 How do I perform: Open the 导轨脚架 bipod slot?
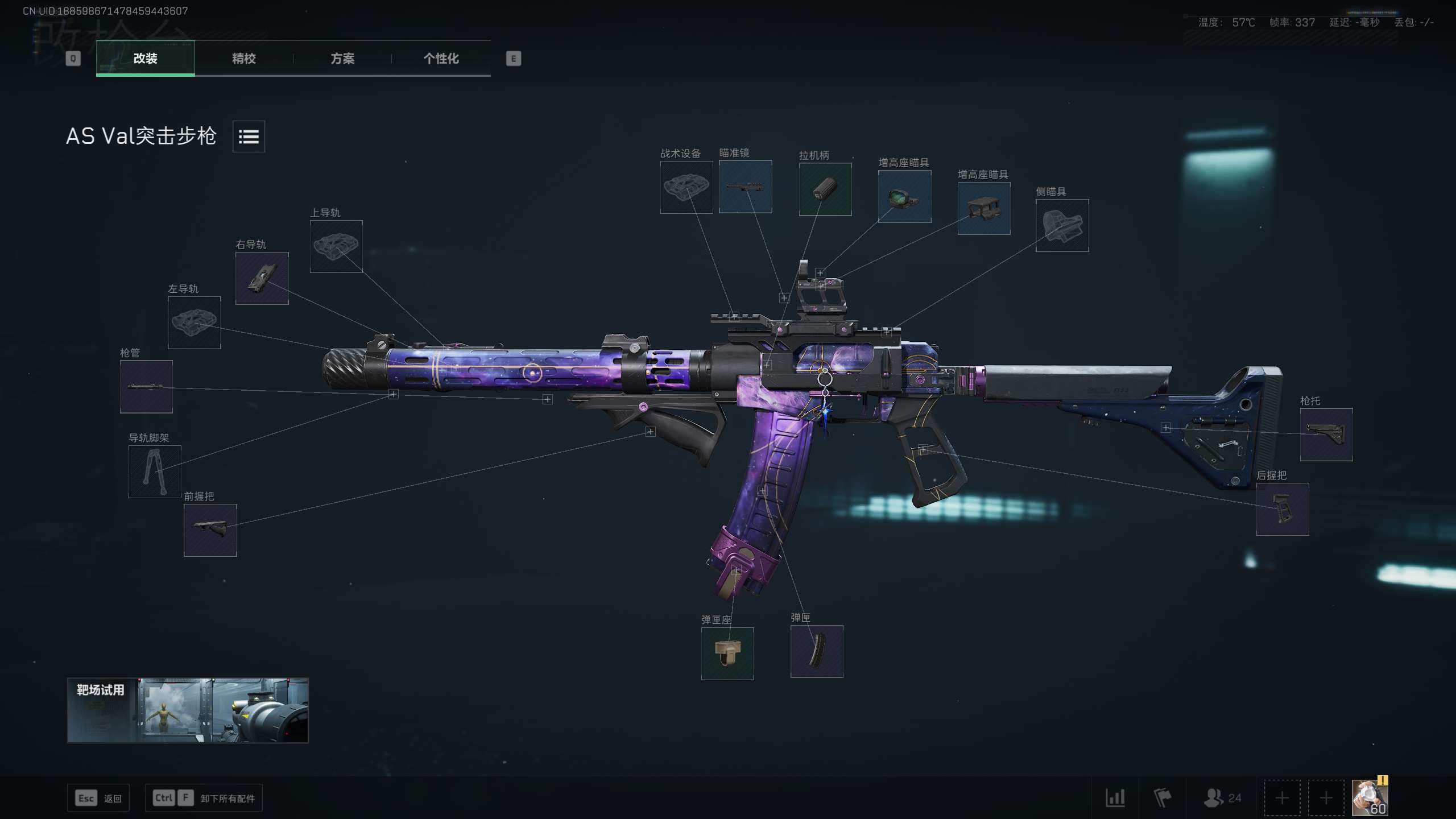click(155, 471)
